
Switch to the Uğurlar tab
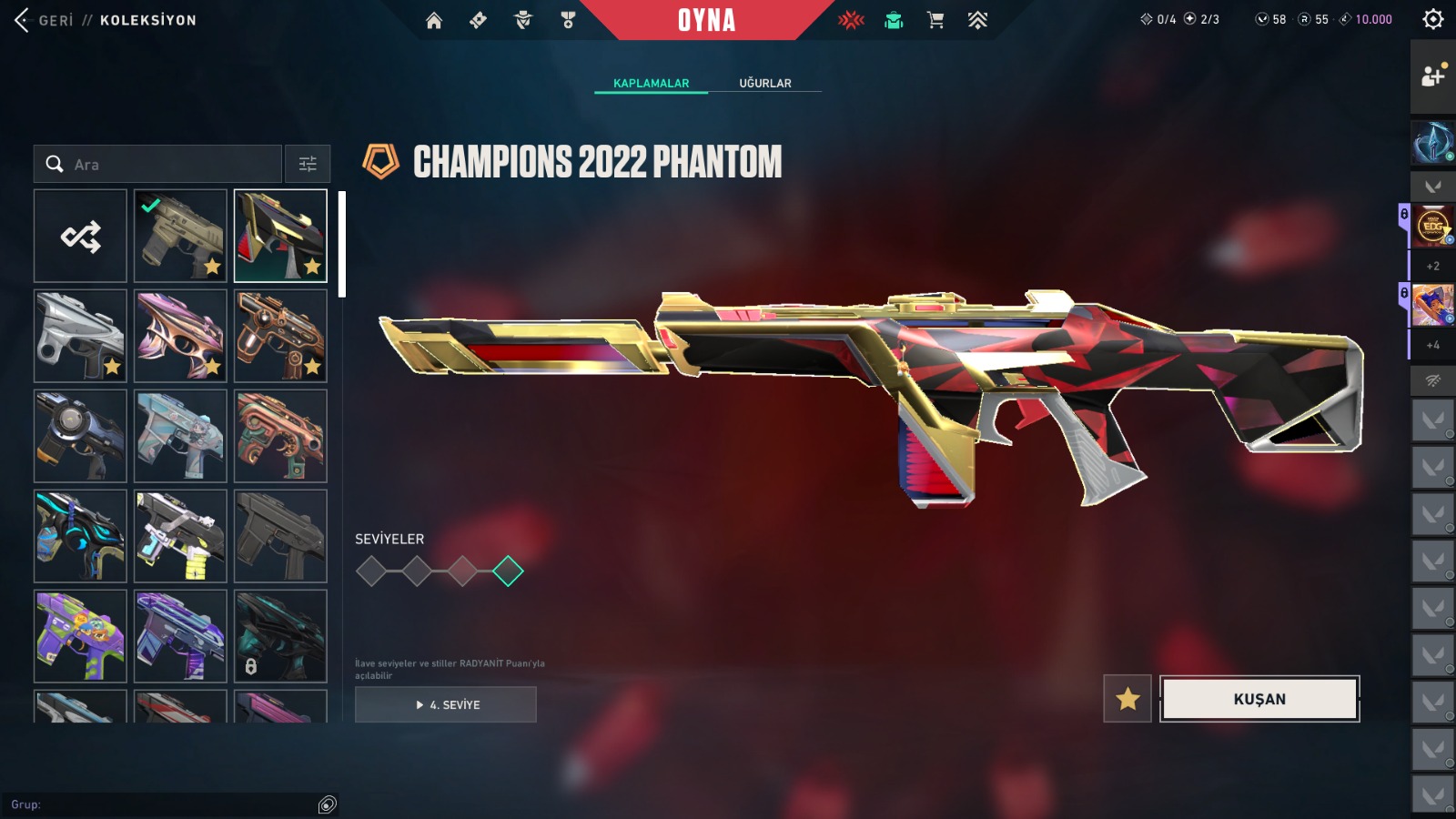coord(764,83)
